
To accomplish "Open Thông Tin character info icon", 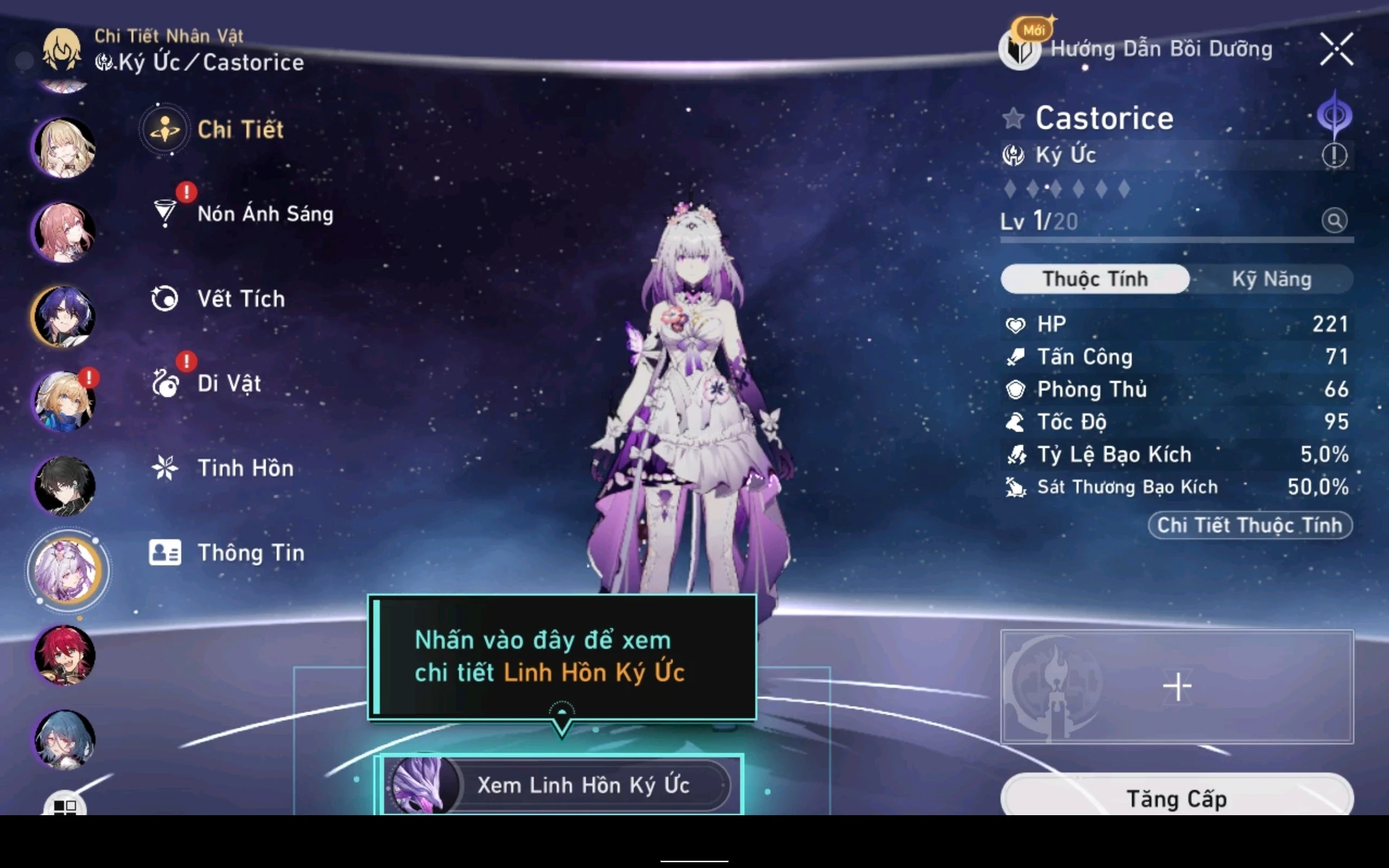I will pos(165,553).
